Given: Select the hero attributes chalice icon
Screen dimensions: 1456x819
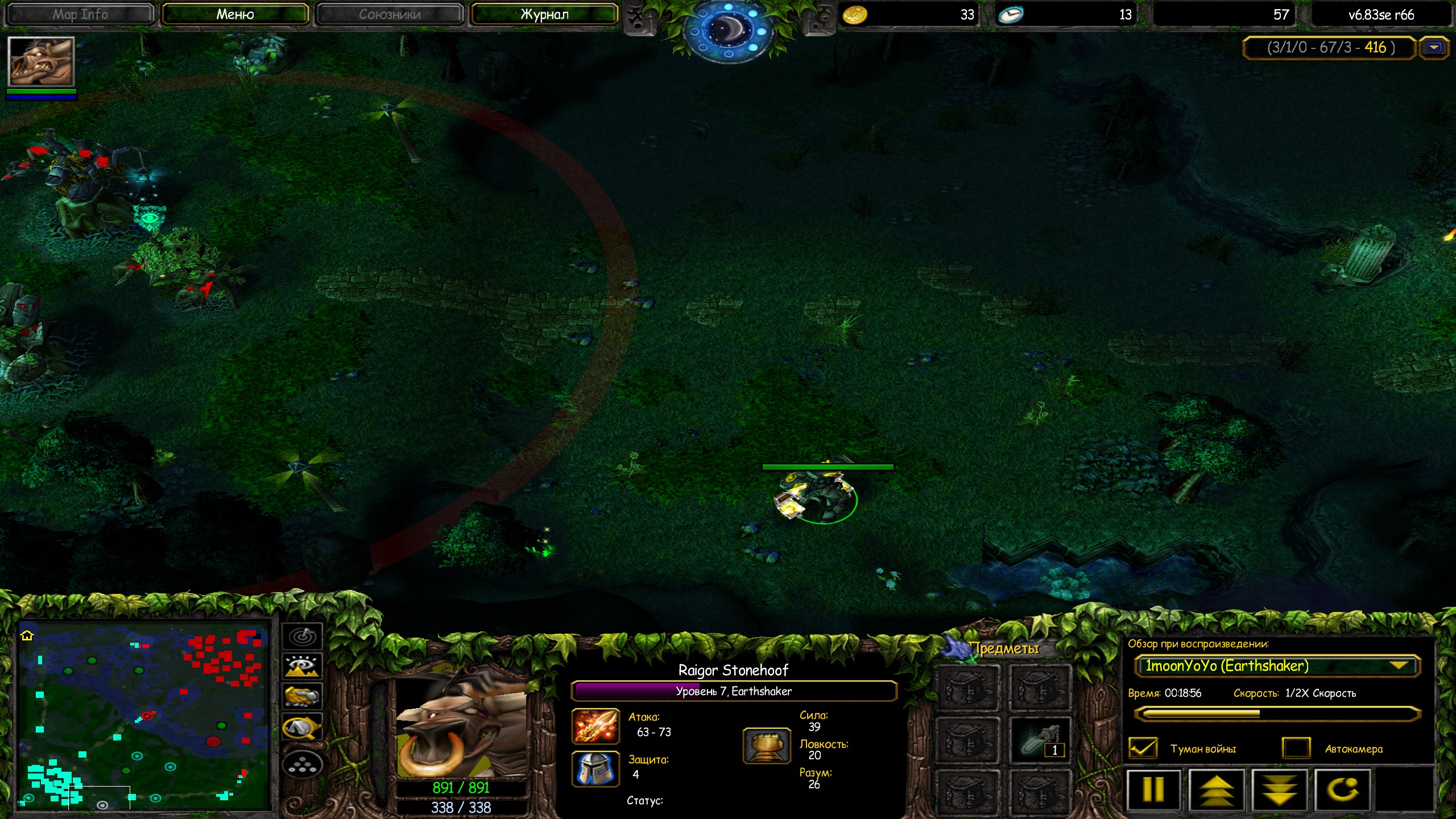Looking at the screenshot, I should [x=766, y=746].
